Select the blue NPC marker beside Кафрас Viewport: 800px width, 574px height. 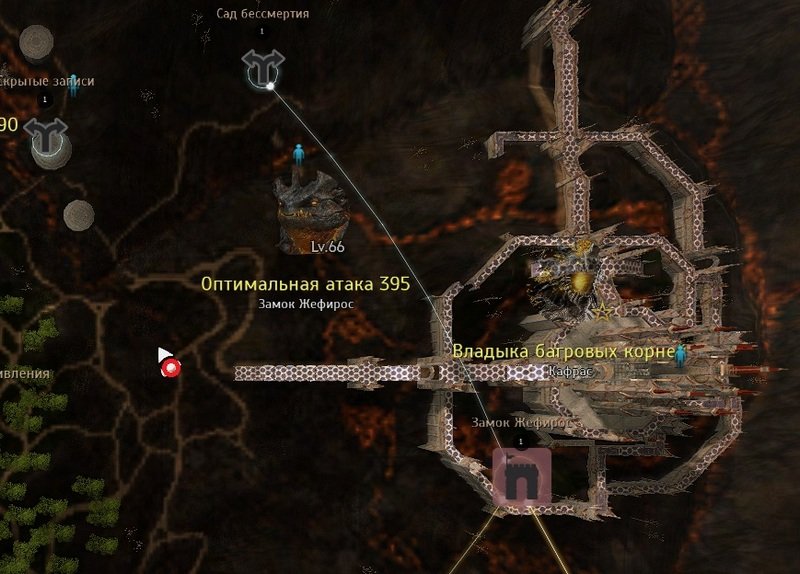[x=682, y=354]
